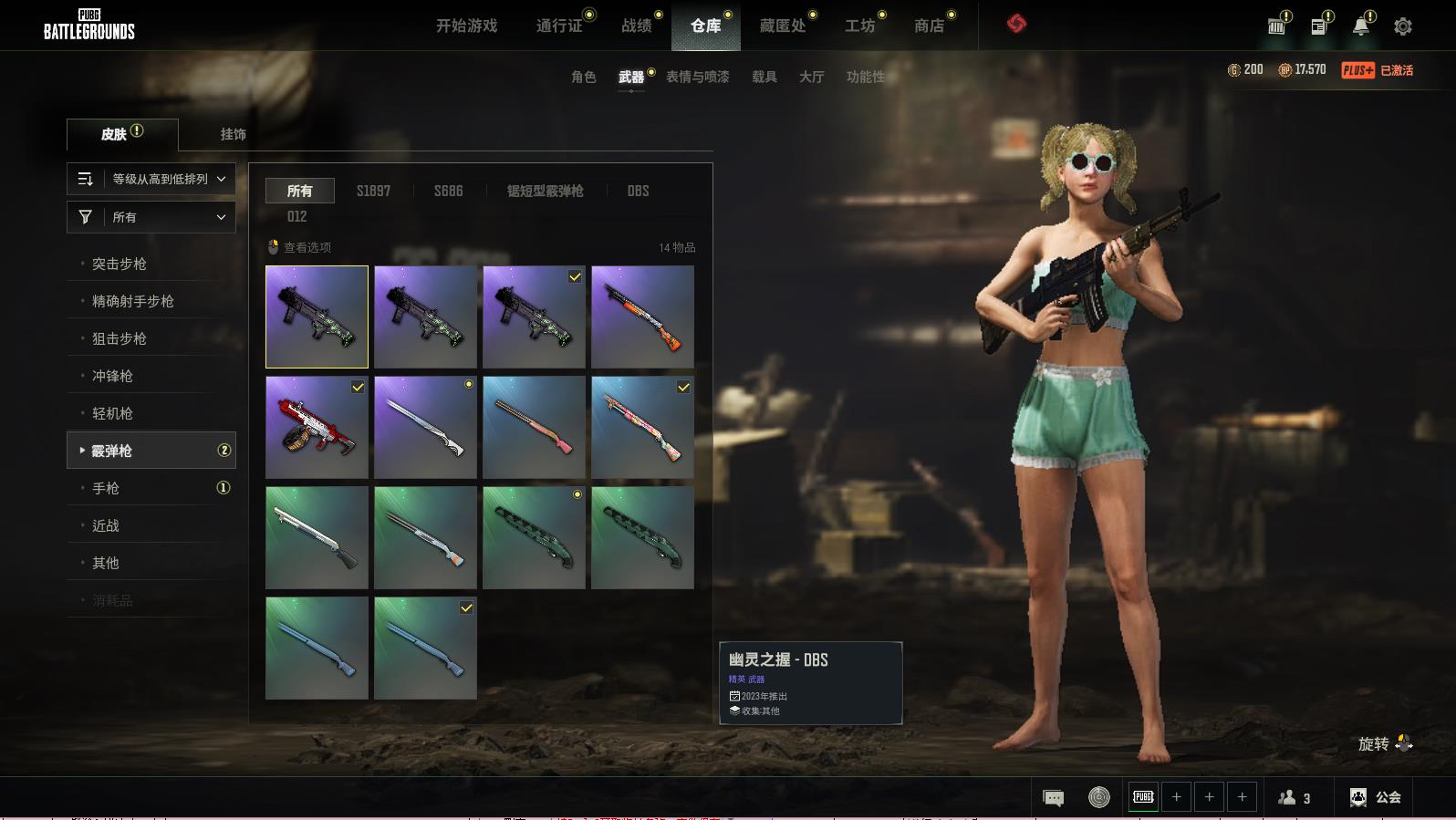Select the red and white drum shotgun skin
This screenshot has height=820, width=1456.
click(x=317, y=427)
